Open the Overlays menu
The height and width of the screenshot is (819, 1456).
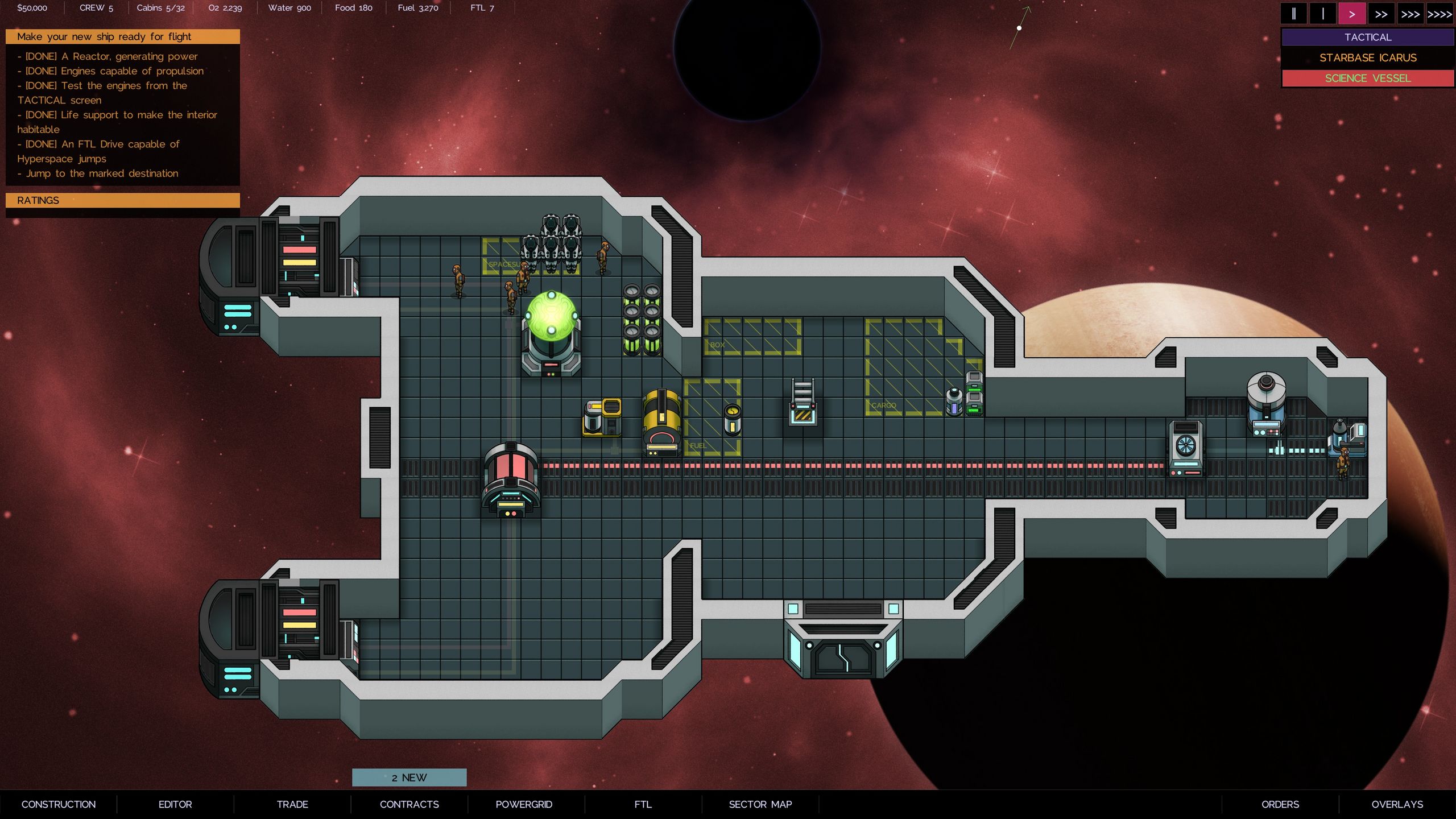1397,804
